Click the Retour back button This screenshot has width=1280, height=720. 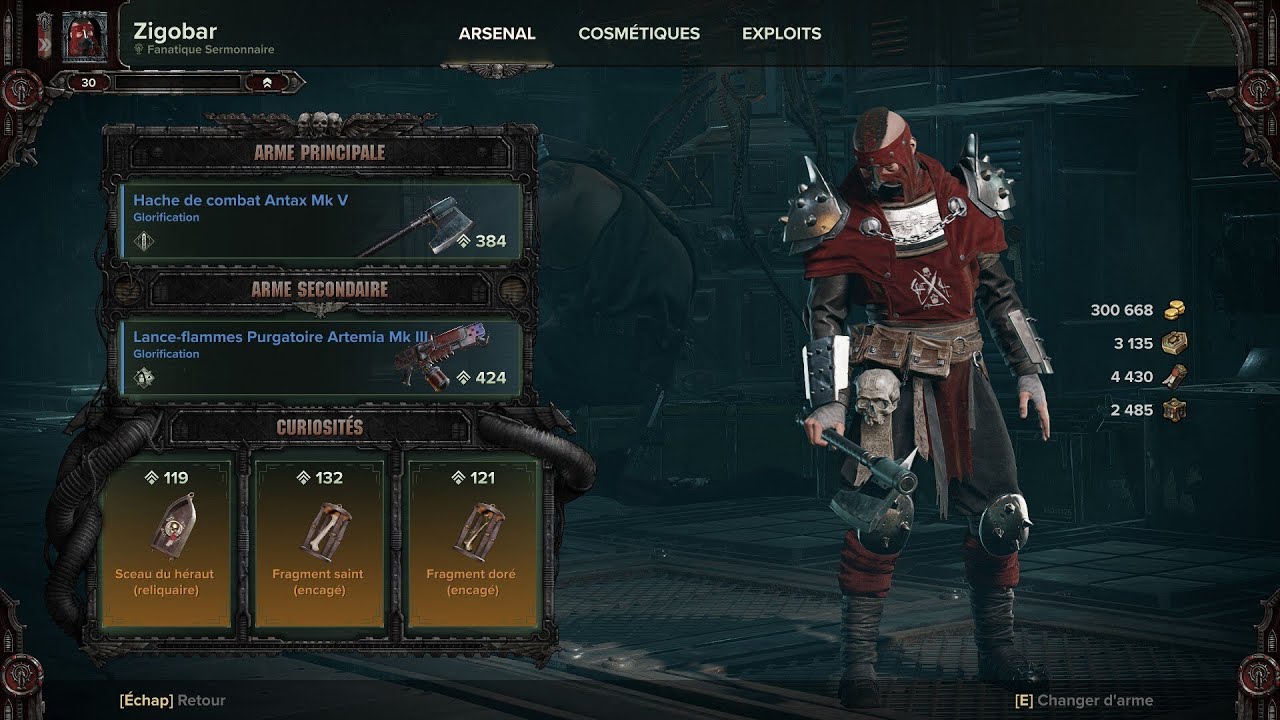click(173, 700)
